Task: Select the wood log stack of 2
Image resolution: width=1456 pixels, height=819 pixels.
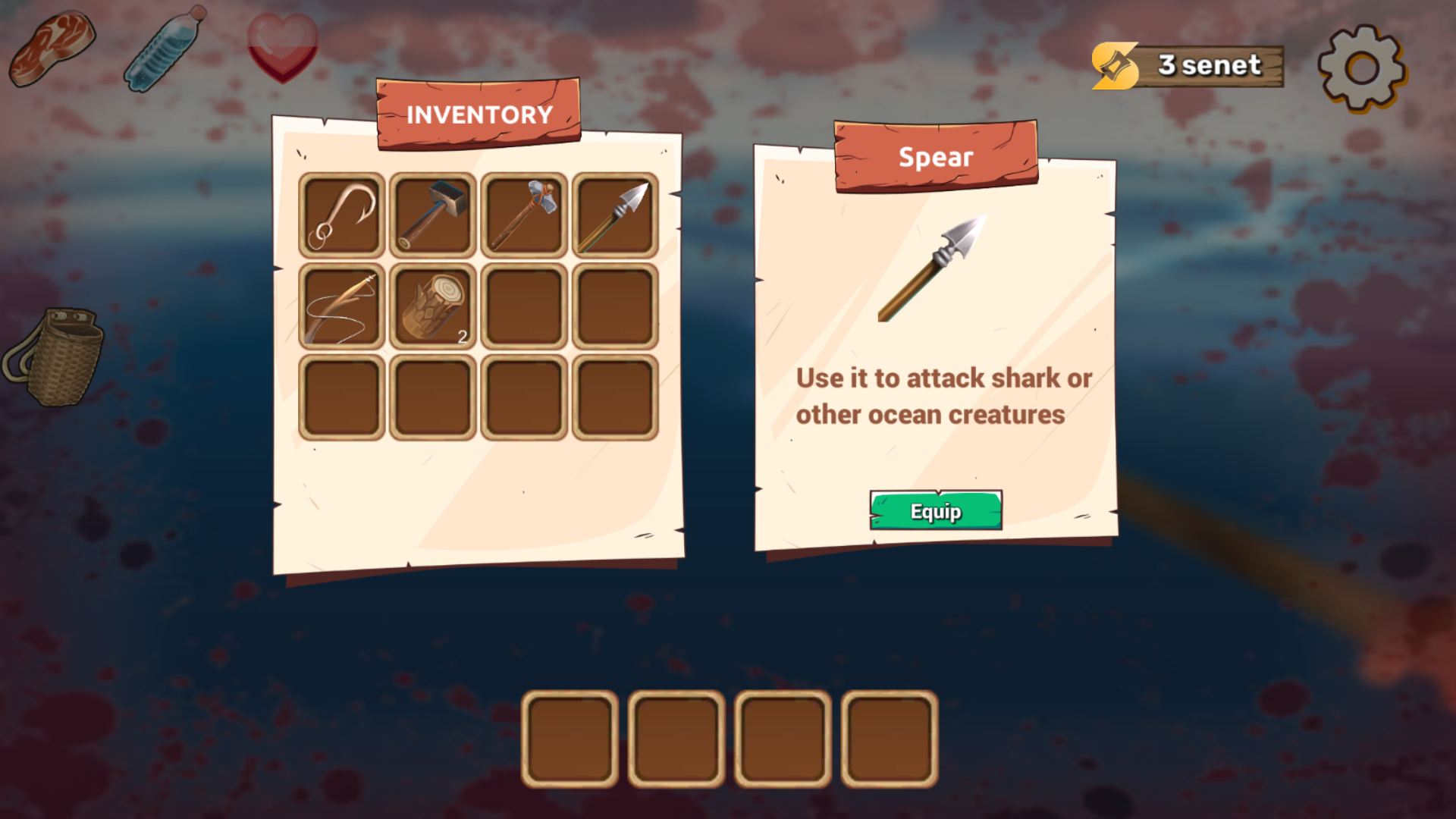Action: coord(431,307)
